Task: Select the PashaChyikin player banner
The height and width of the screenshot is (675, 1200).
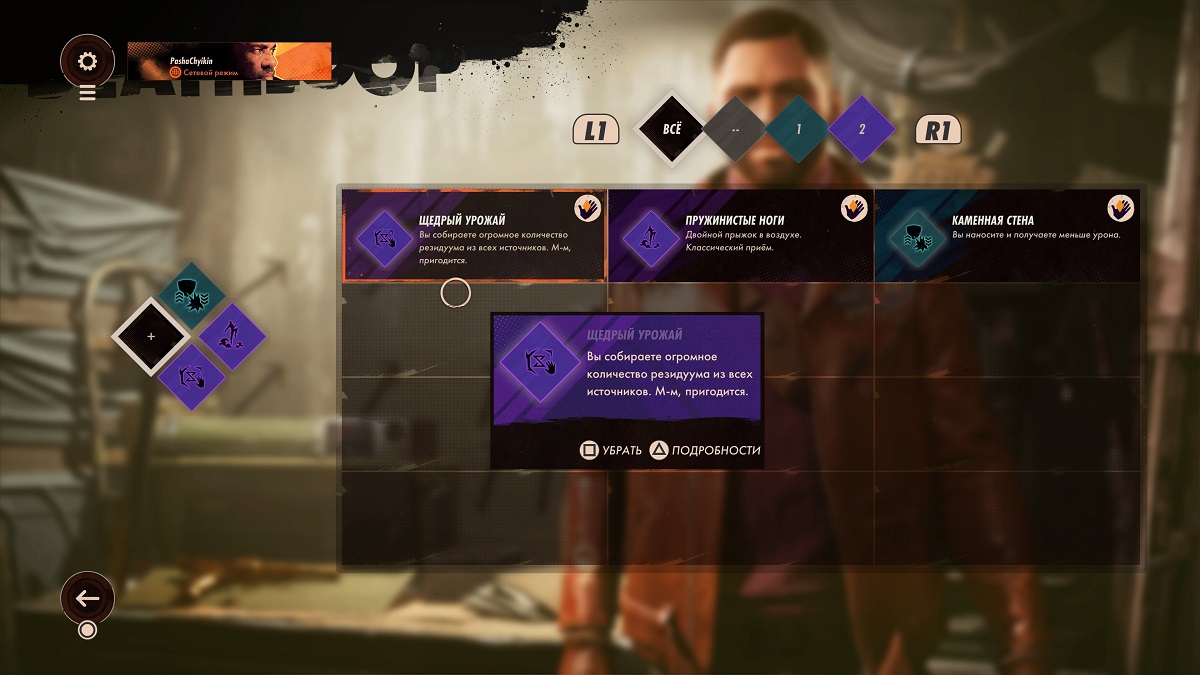Action: tap(229, 61)
